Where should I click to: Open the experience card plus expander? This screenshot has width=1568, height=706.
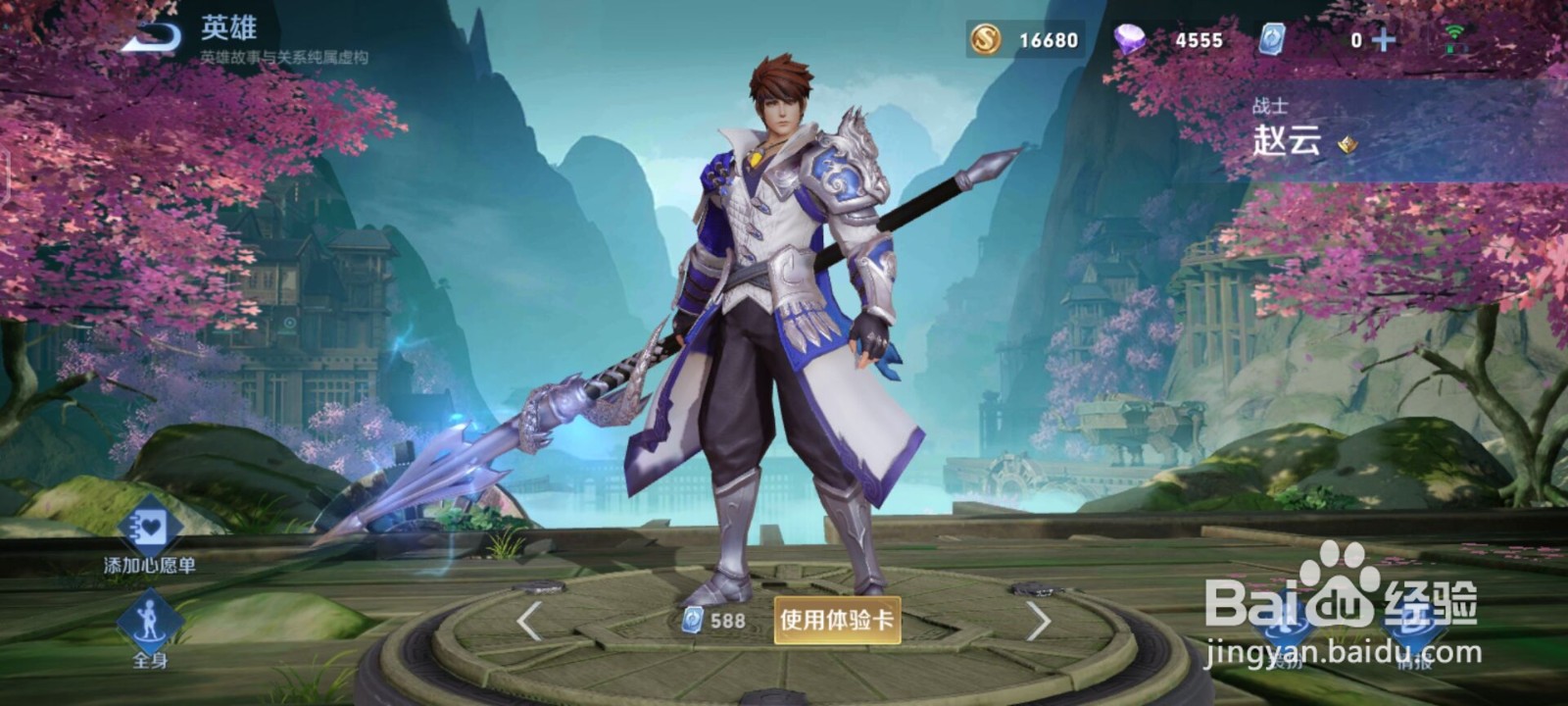coord(1384,40)
